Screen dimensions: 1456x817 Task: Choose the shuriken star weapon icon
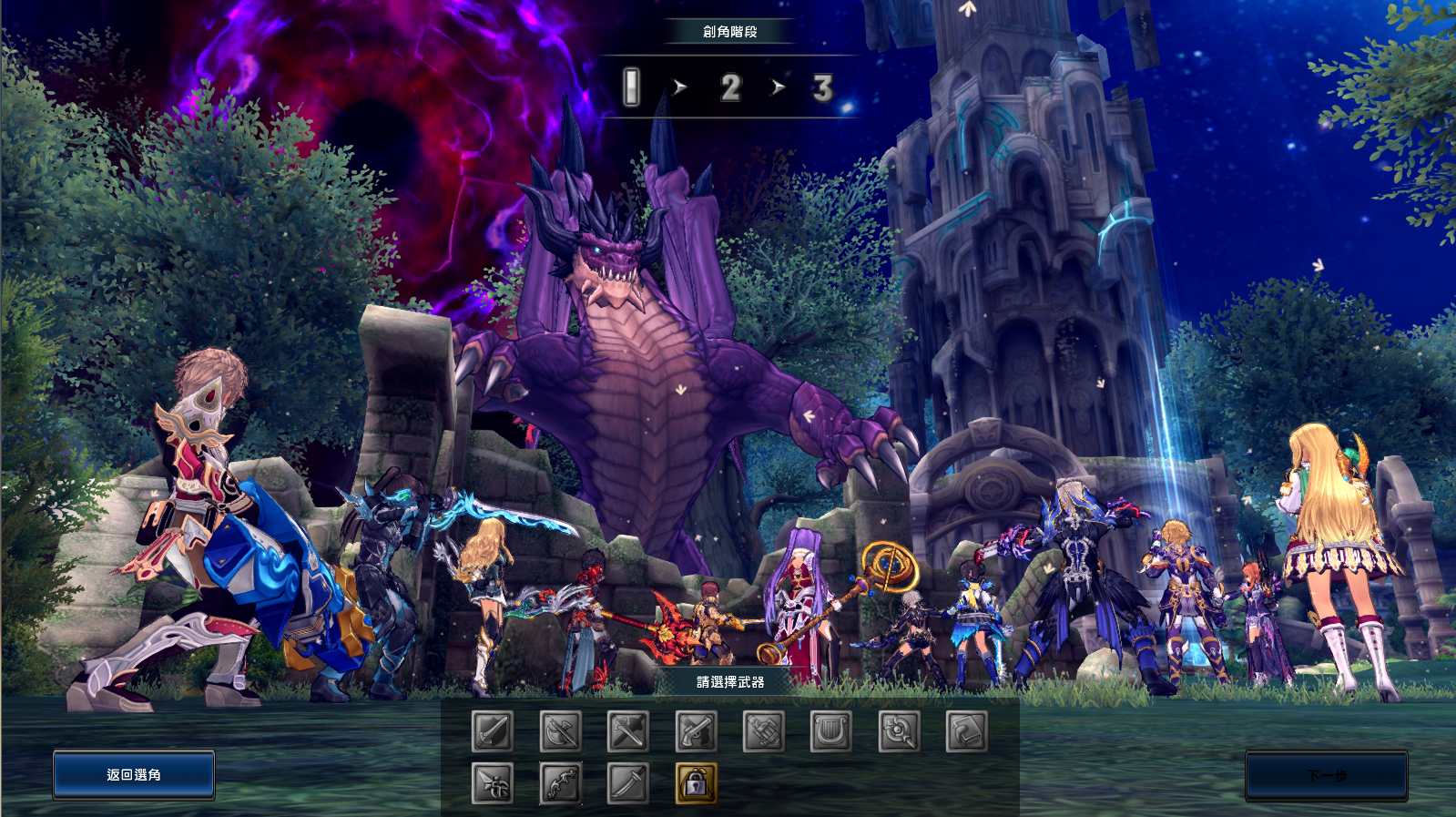492,783
